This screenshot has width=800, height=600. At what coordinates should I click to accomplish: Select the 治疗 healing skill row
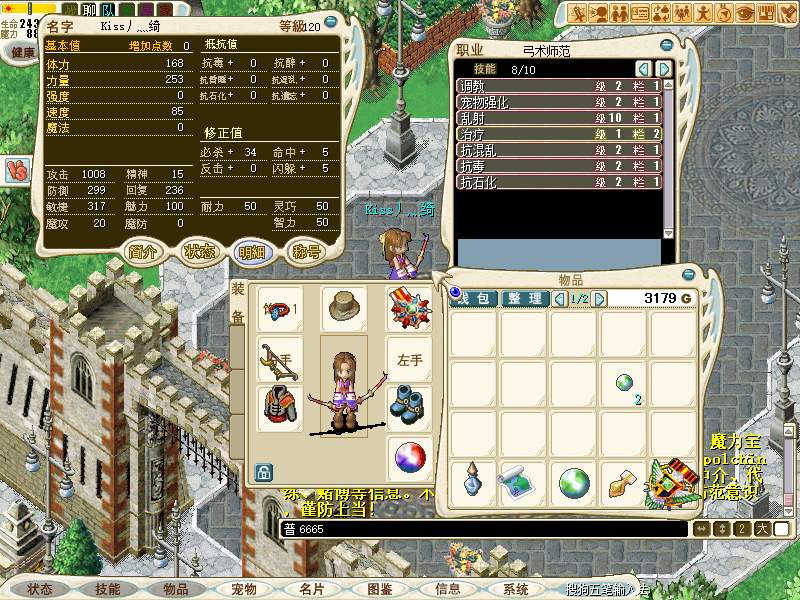pyautogui.click(x=560, y=134)
